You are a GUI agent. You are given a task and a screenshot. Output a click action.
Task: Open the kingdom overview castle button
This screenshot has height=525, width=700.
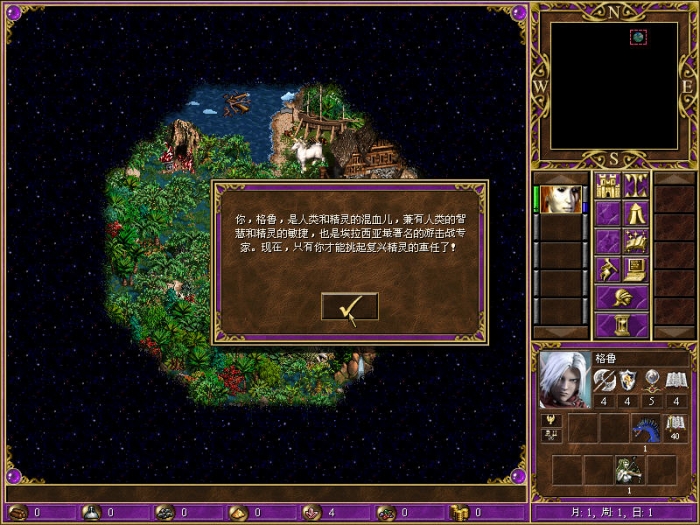tap(608, 186)
